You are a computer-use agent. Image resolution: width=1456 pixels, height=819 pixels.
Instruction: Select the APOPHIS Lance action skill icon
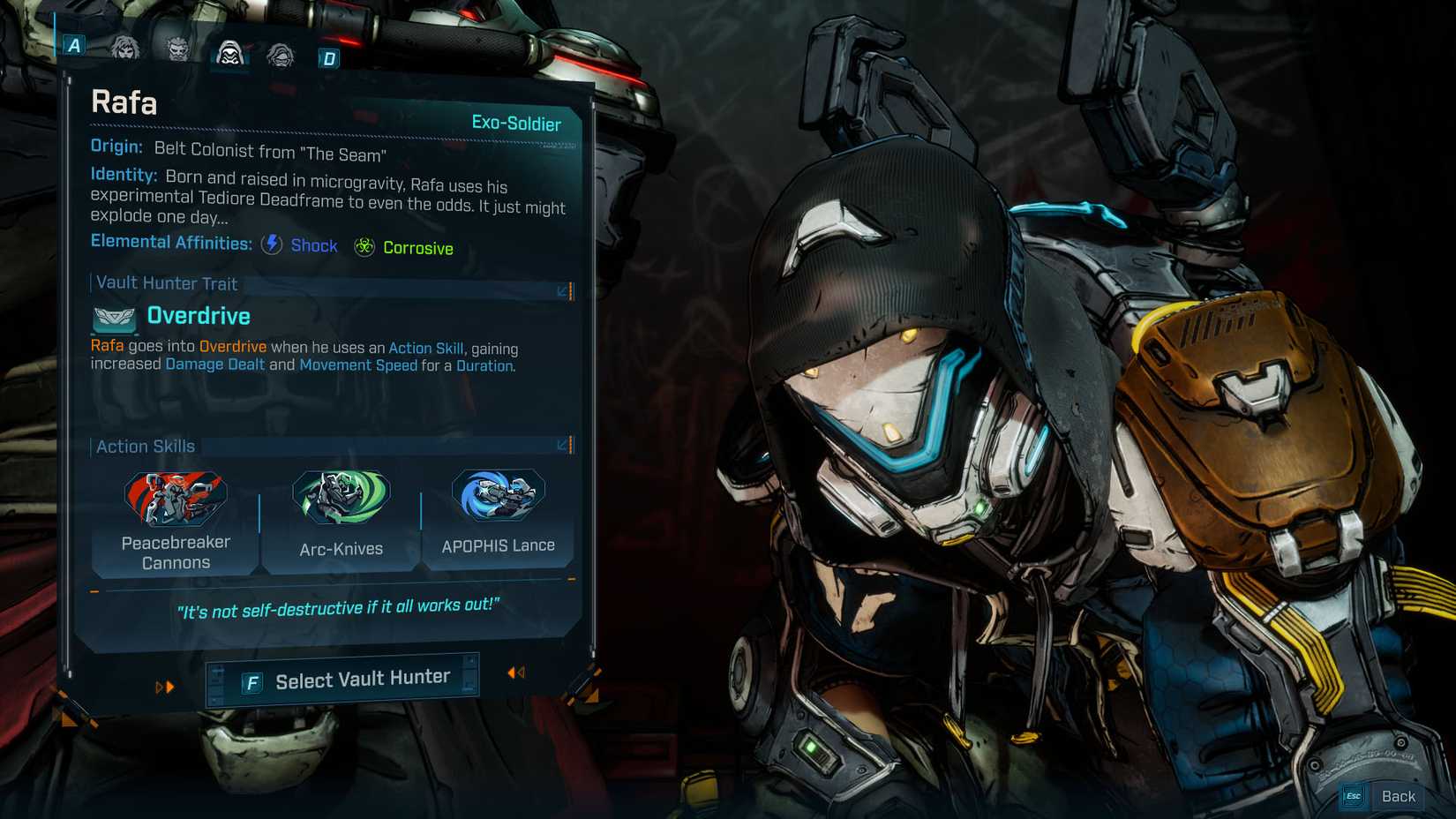pyautogui.click(x=497, y=497)
